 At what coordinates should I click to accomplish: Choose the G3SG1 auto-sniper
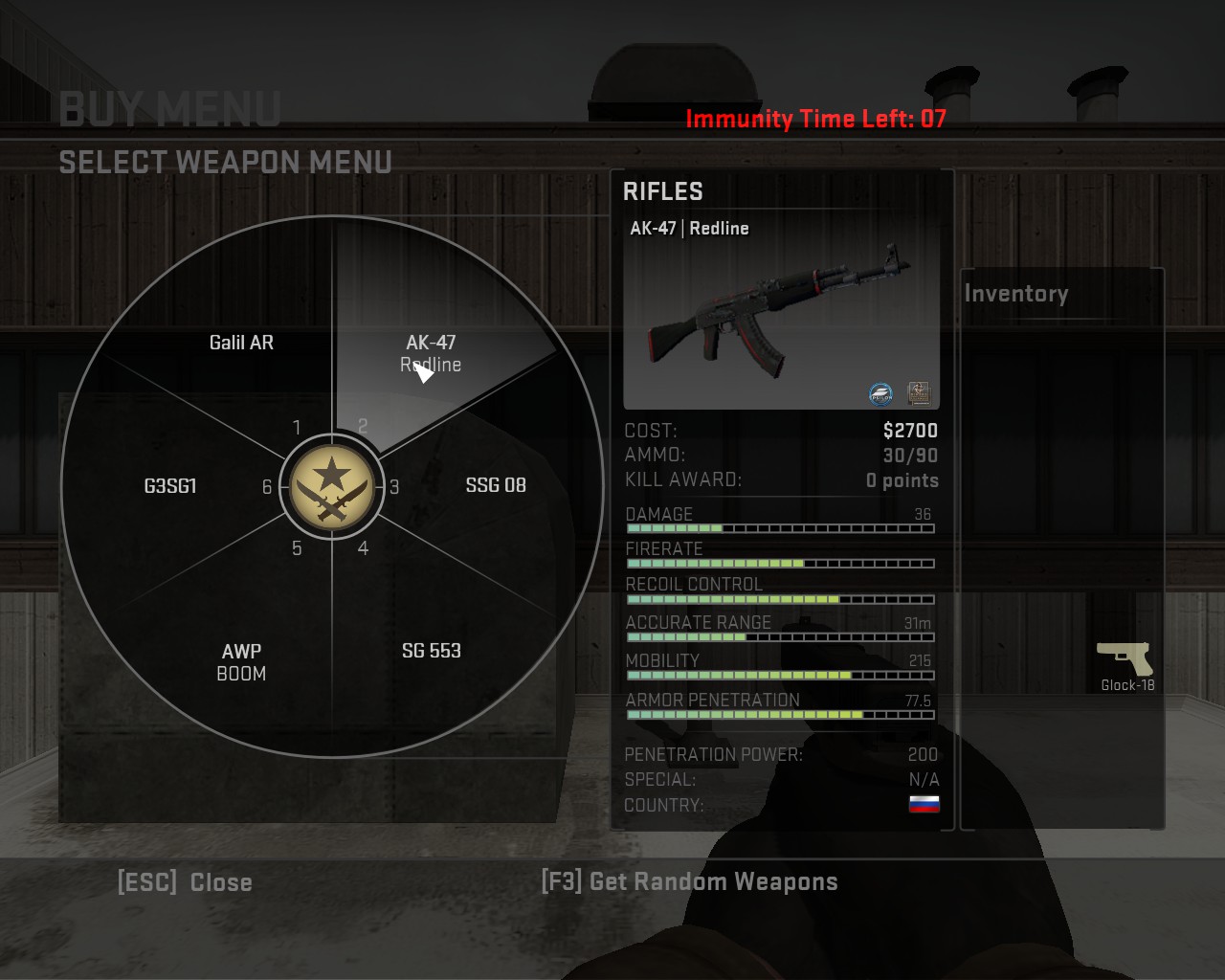(x=170, y=486)
